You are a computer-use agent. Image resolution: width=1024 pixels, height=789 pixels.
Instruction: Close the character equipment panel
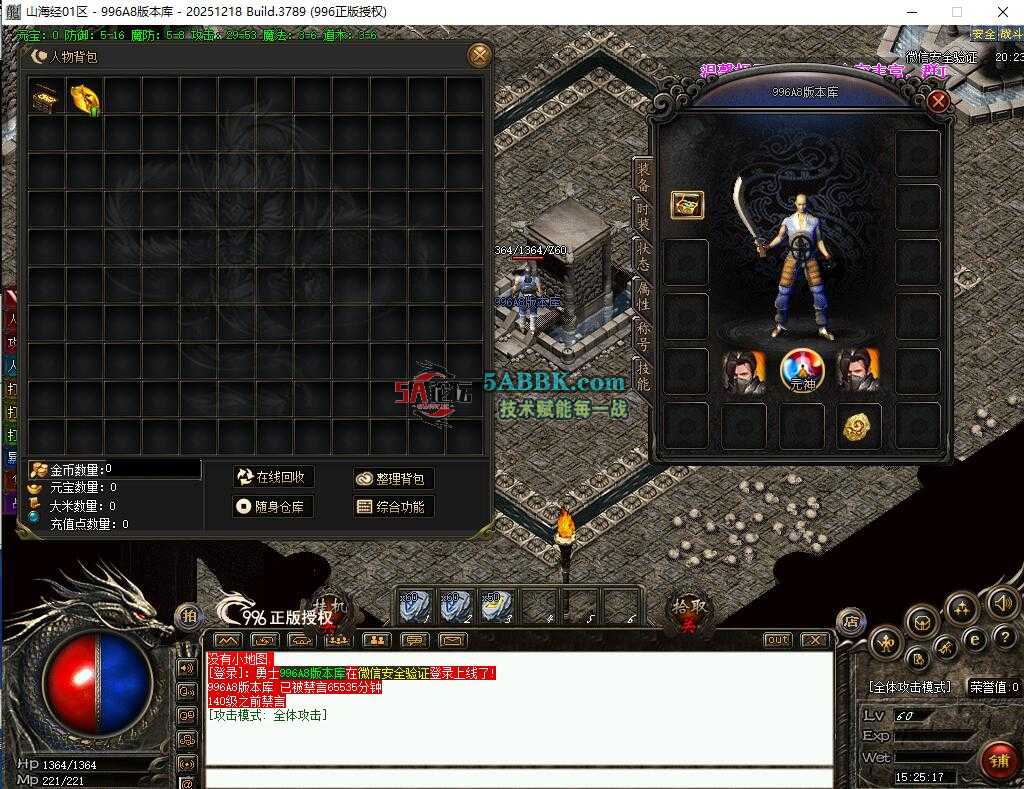click(938, 101)
